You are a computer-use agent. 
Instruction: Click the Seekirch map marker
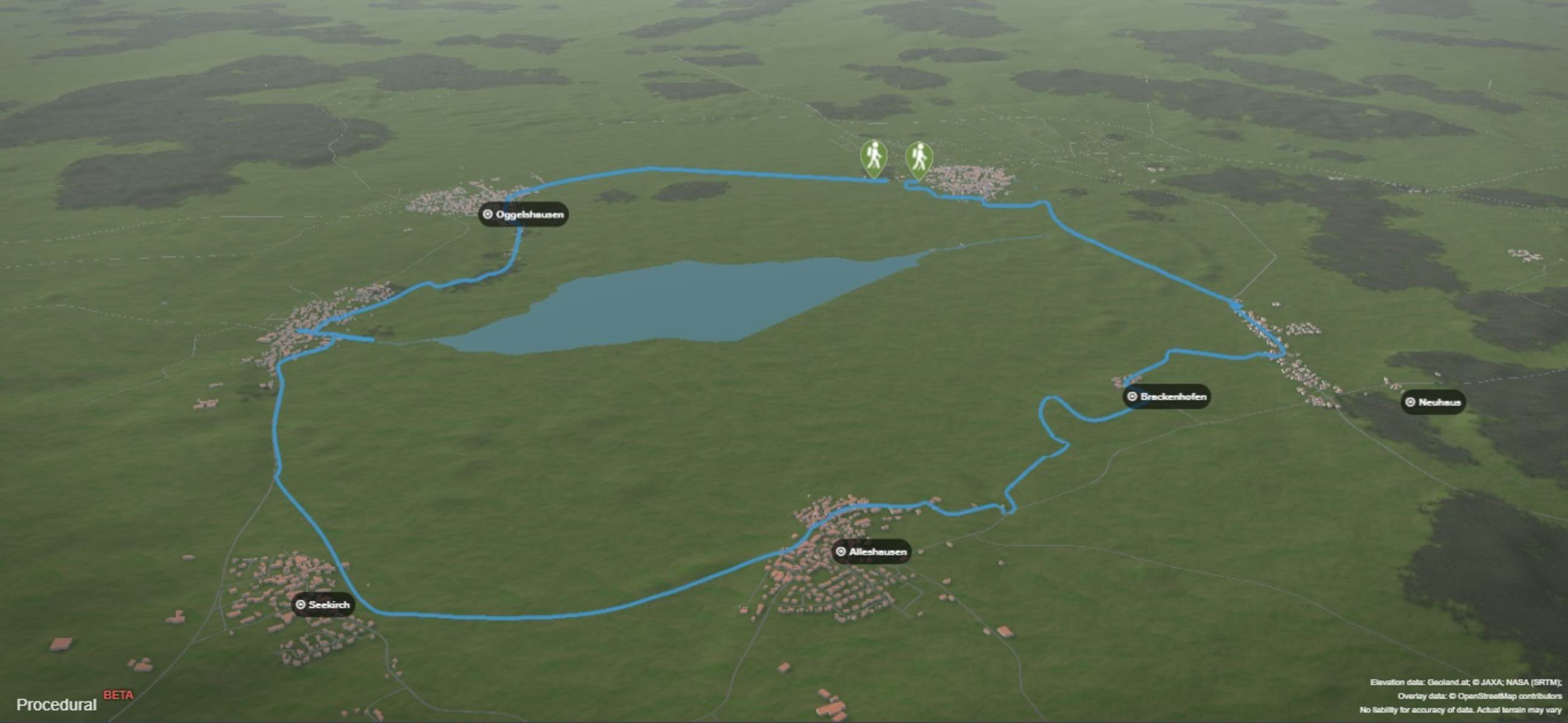(323, 604)
